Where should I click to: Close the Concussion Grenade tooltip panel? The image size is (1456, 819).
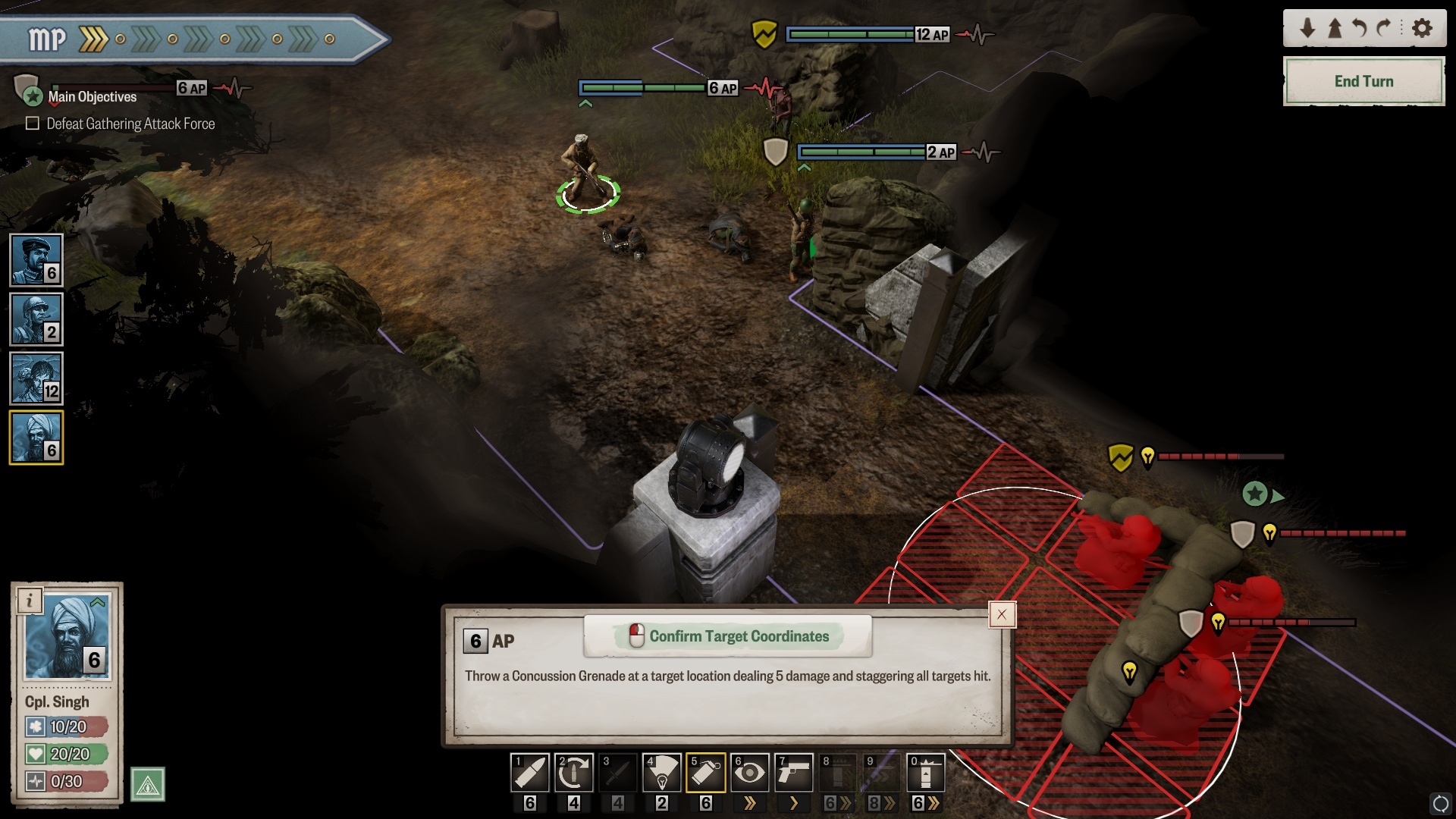(x=1002, y=615)
